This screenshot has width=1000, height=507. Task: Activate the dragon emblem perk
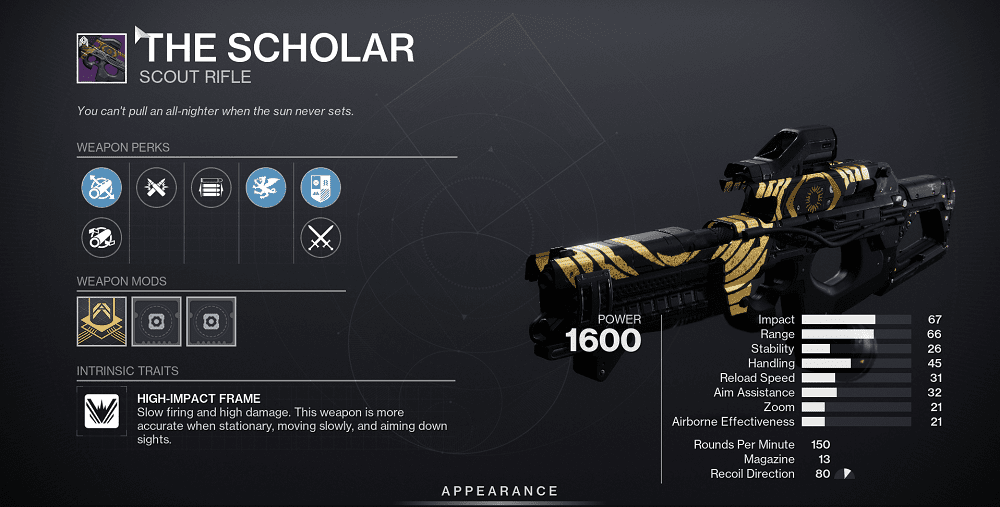[266, 187]
